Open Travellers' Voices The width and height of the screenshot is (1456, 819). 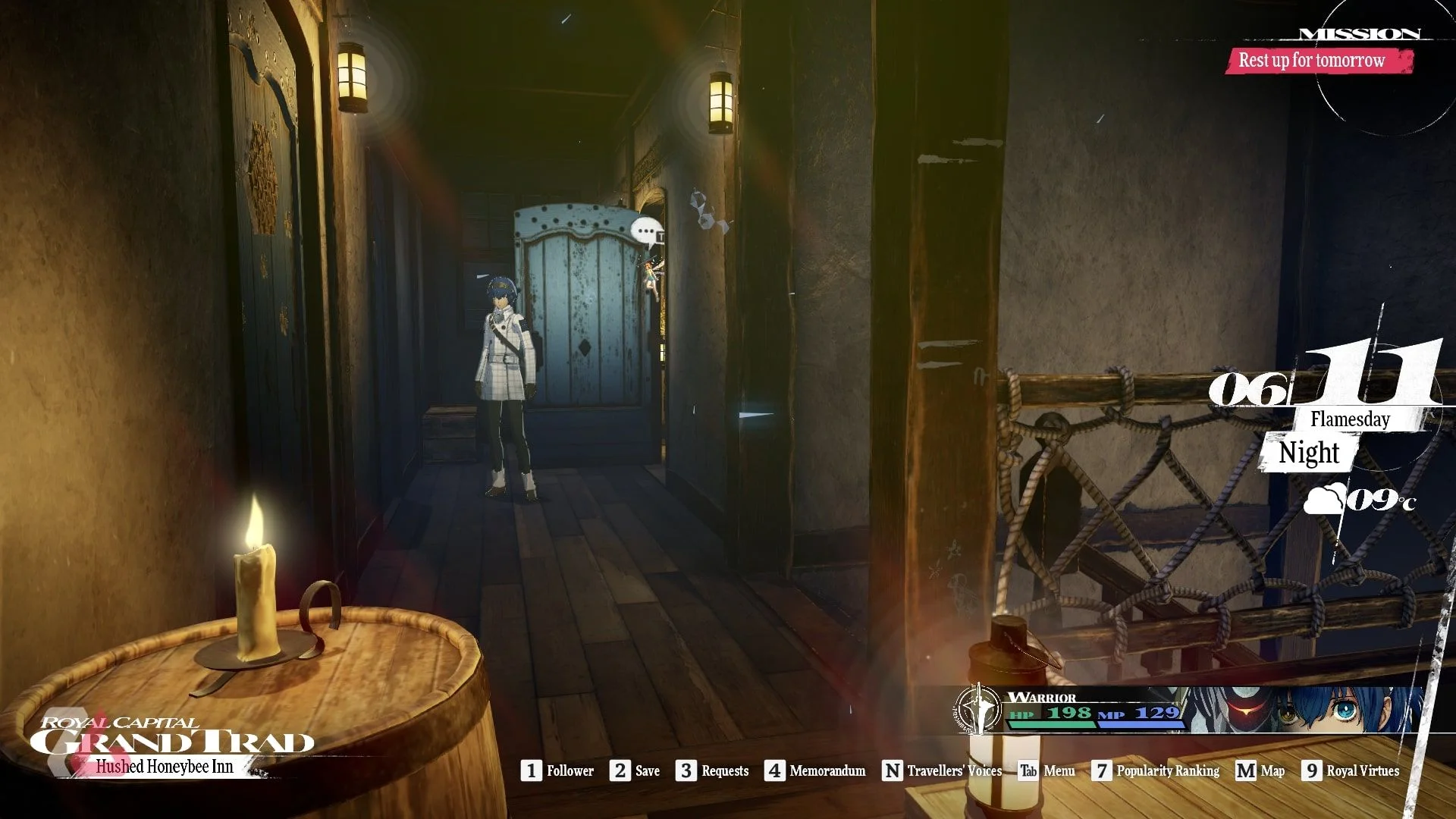pos(943,770)
